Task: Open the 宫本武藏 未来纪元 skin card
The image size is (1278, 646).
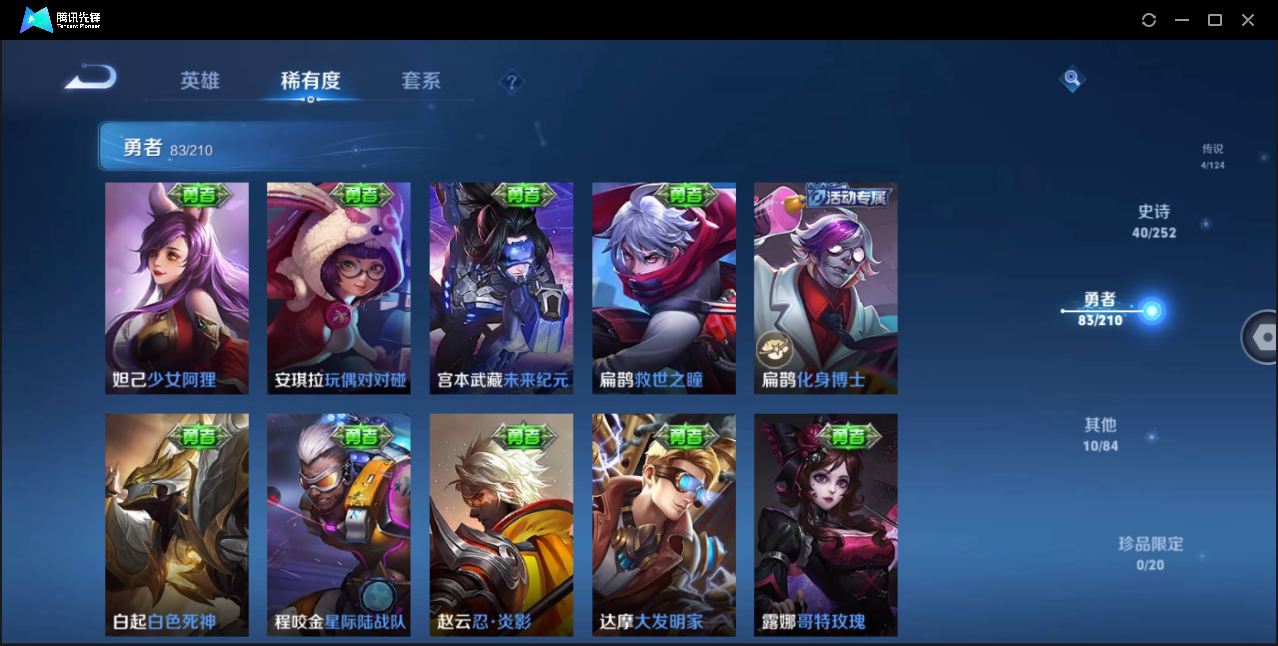Action: [501, 288]
